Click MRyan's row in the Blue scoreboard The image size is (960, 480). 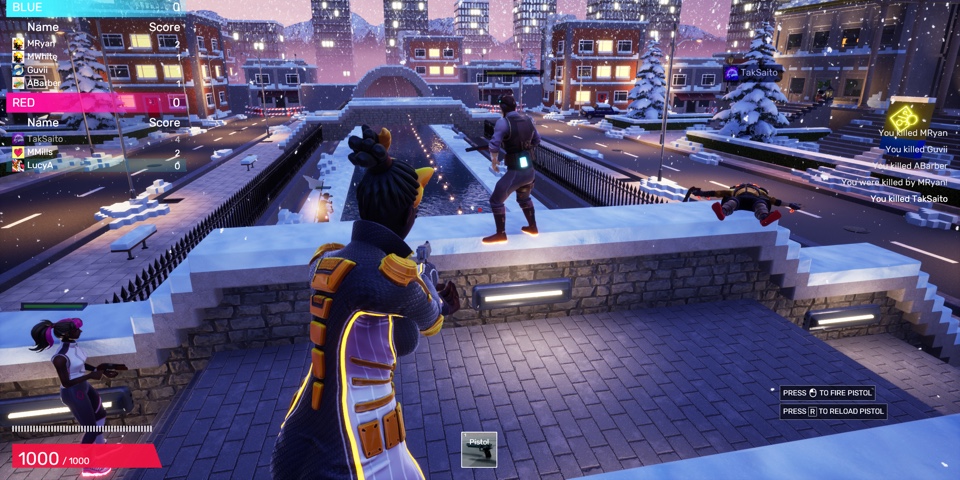tap(96, 44)
